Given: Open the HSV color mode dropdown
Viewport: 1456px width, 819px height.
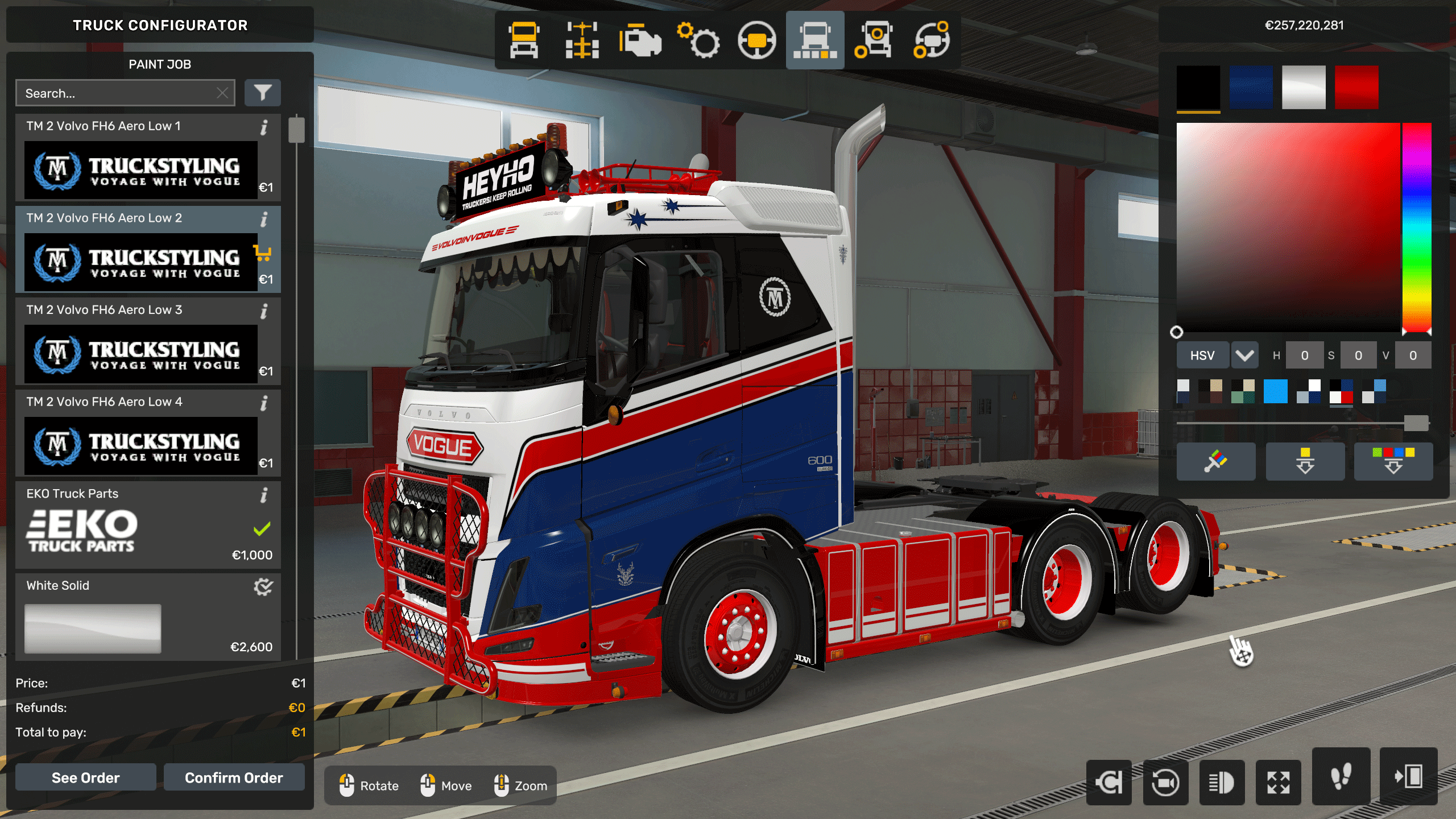Looking at the screenshot, I should (x=1244, y=355).
